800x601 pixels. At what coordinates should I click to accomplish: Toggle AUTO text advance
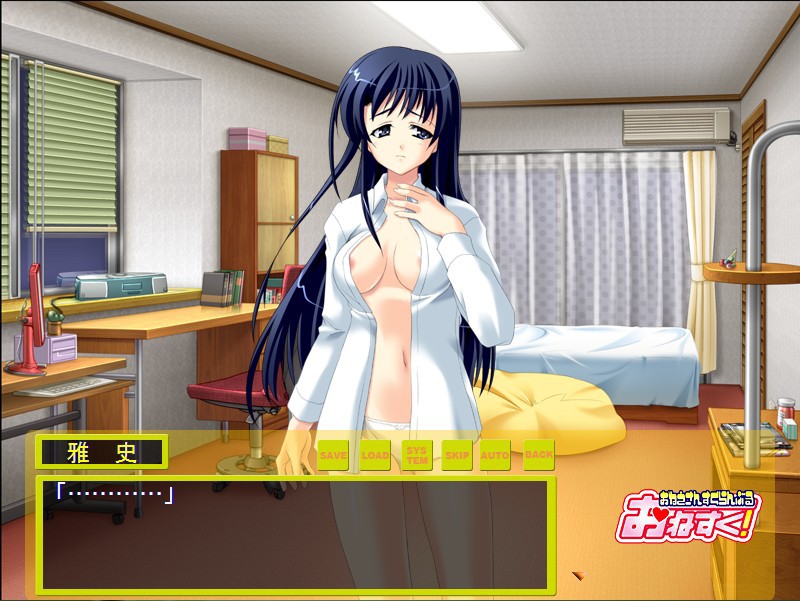(x=495, y=455)
